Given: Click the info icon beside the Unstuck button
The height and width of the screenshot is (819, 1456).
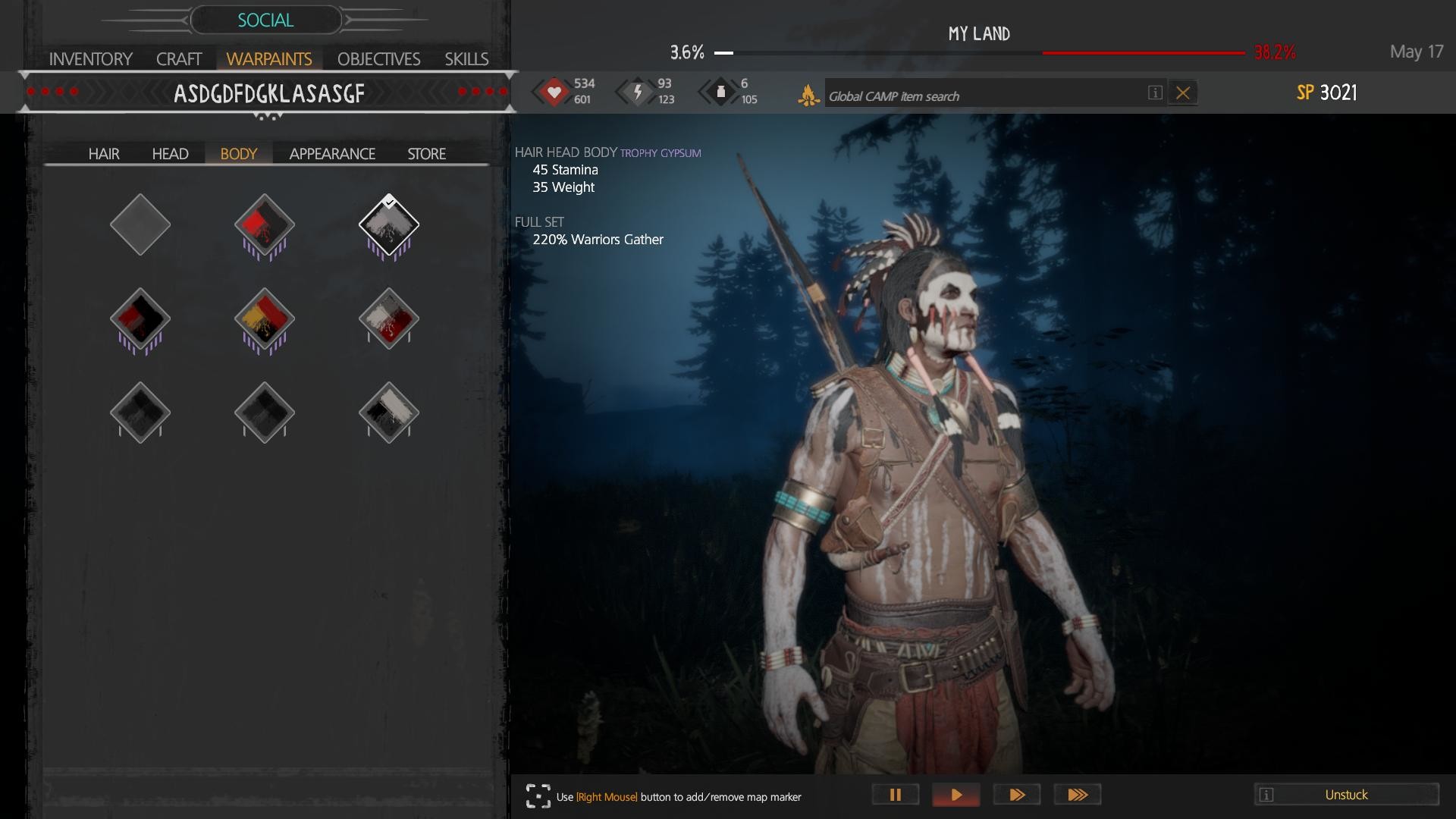Looking at the screenshot, I should point(1266,795).
